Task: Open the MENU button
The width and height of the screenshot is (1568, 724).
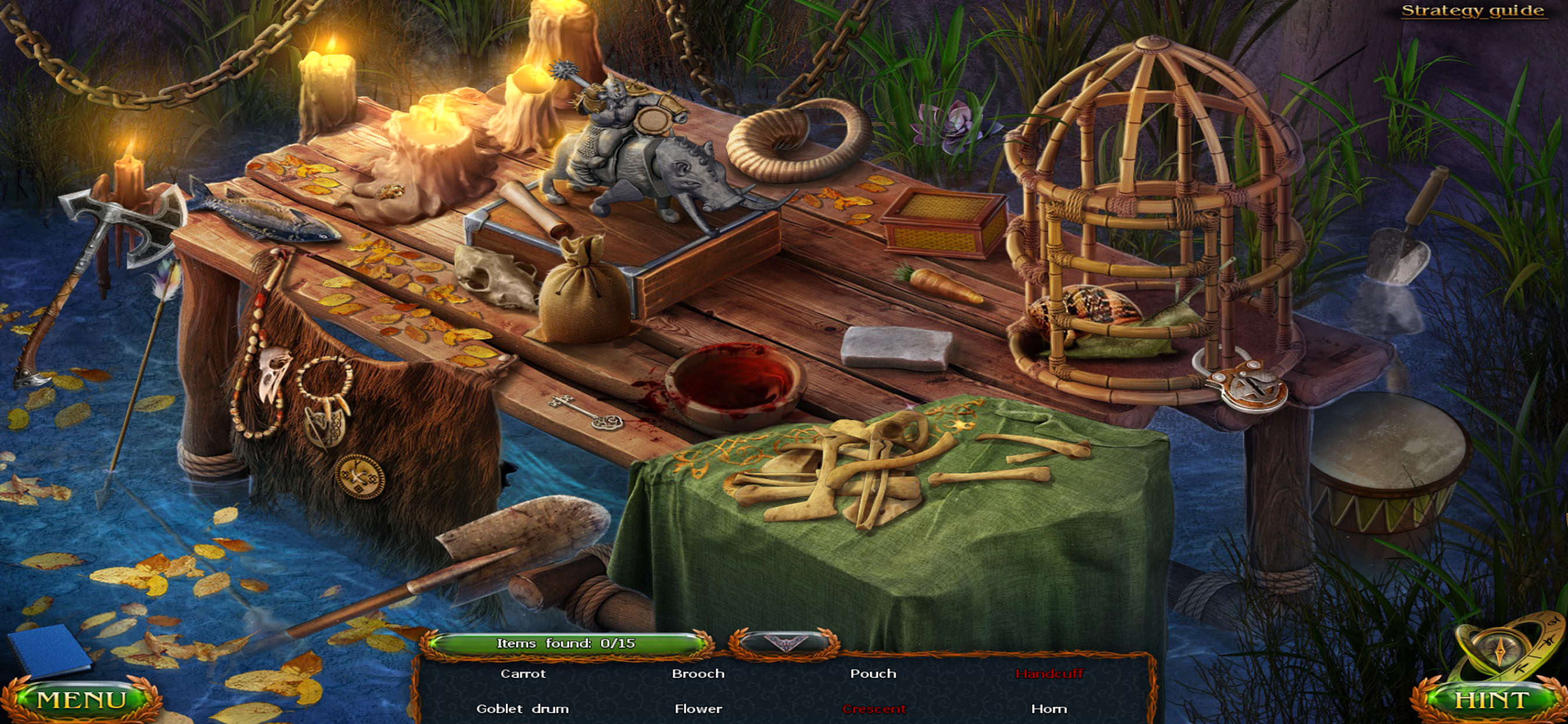Action: click(82, 700)
